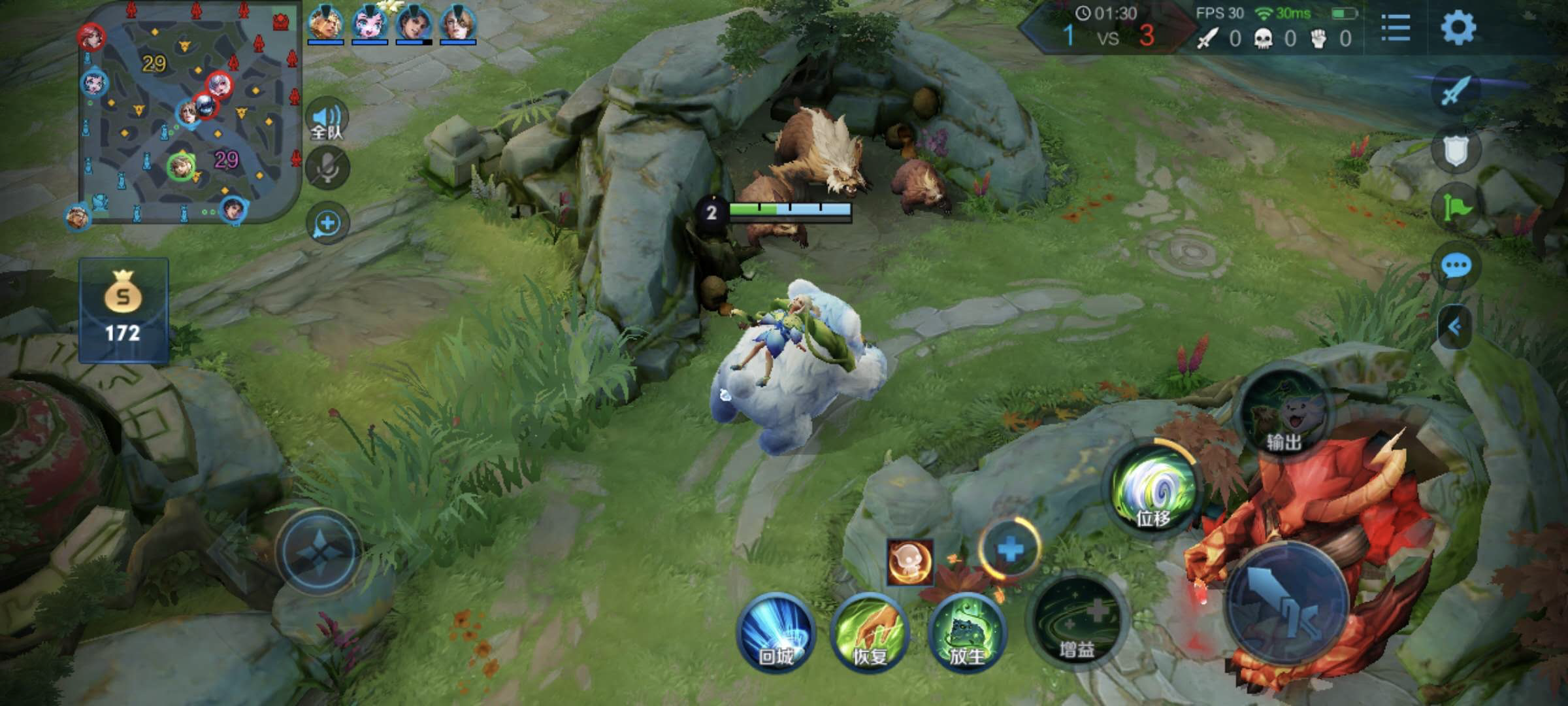Image resolution: width=1568 pixels, height=706 pixels.
Task: Cast the 位移 dash ability
Action: pos(1153,492)
